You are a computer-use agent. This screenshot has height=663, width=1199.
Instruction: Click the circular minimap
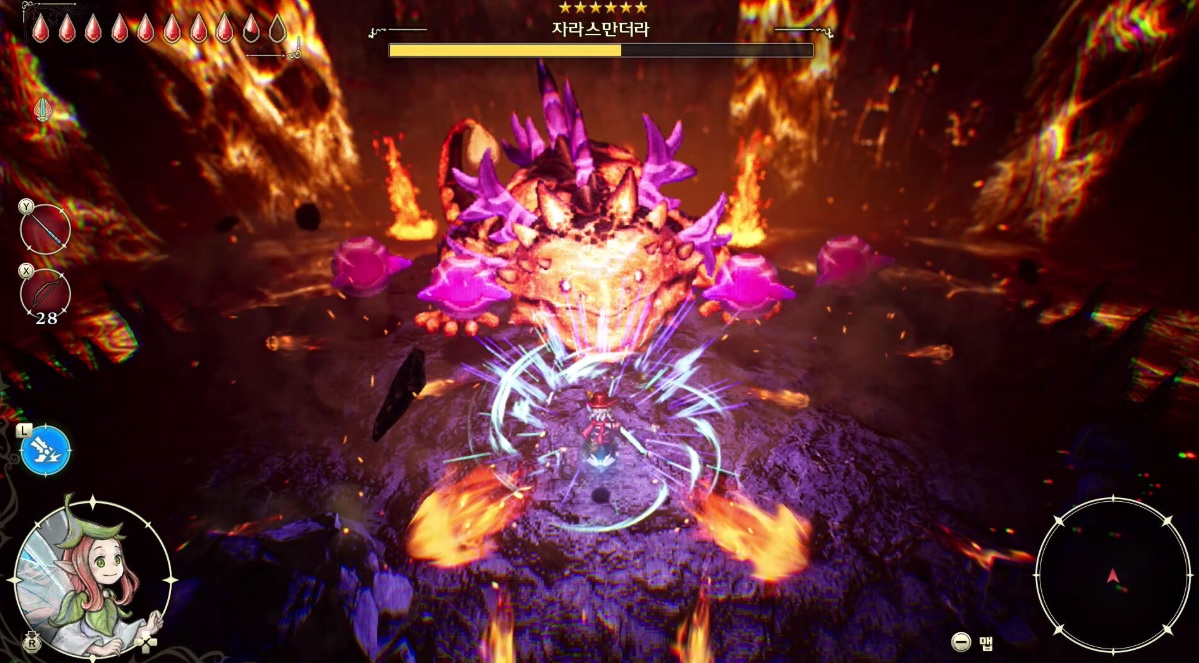(1113, 575)
